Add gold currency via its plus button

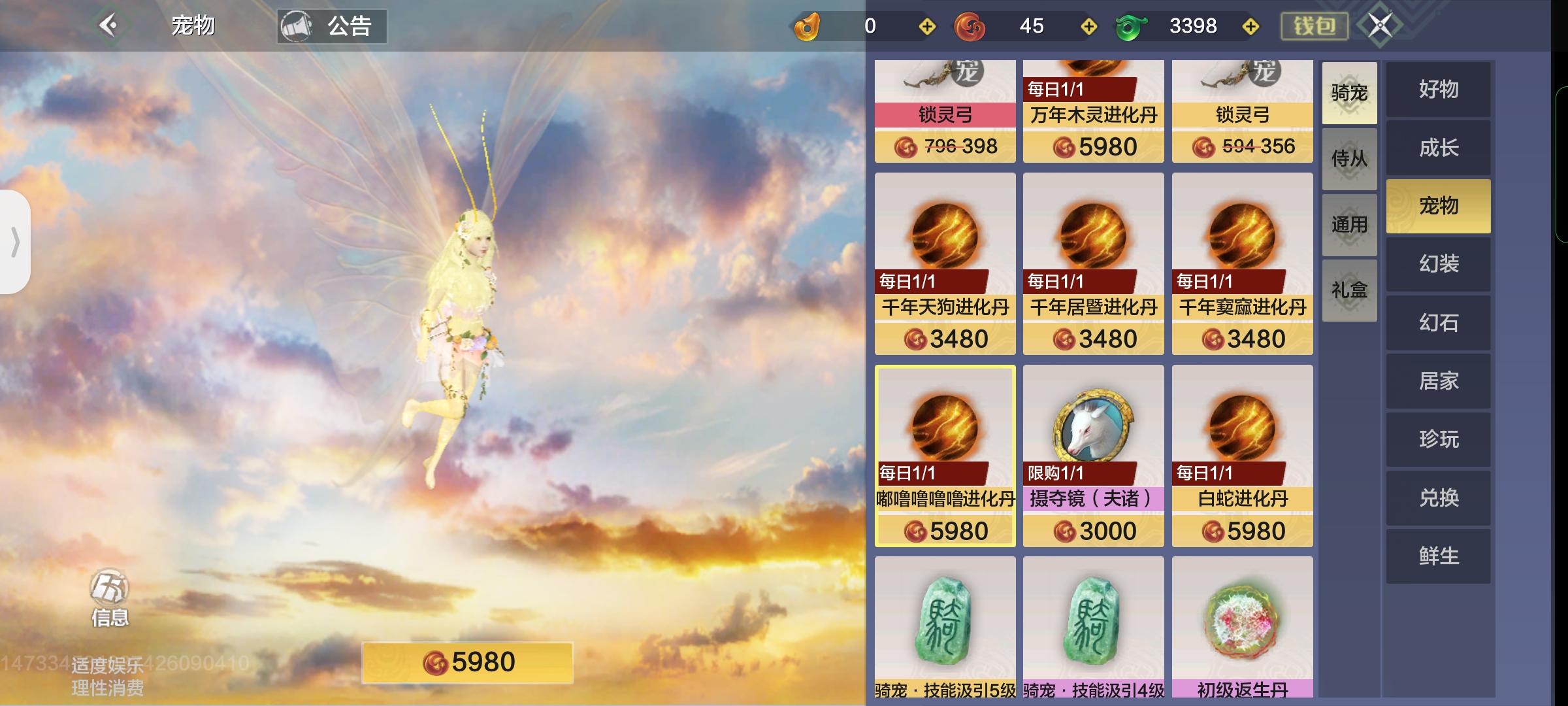[926, 26]
